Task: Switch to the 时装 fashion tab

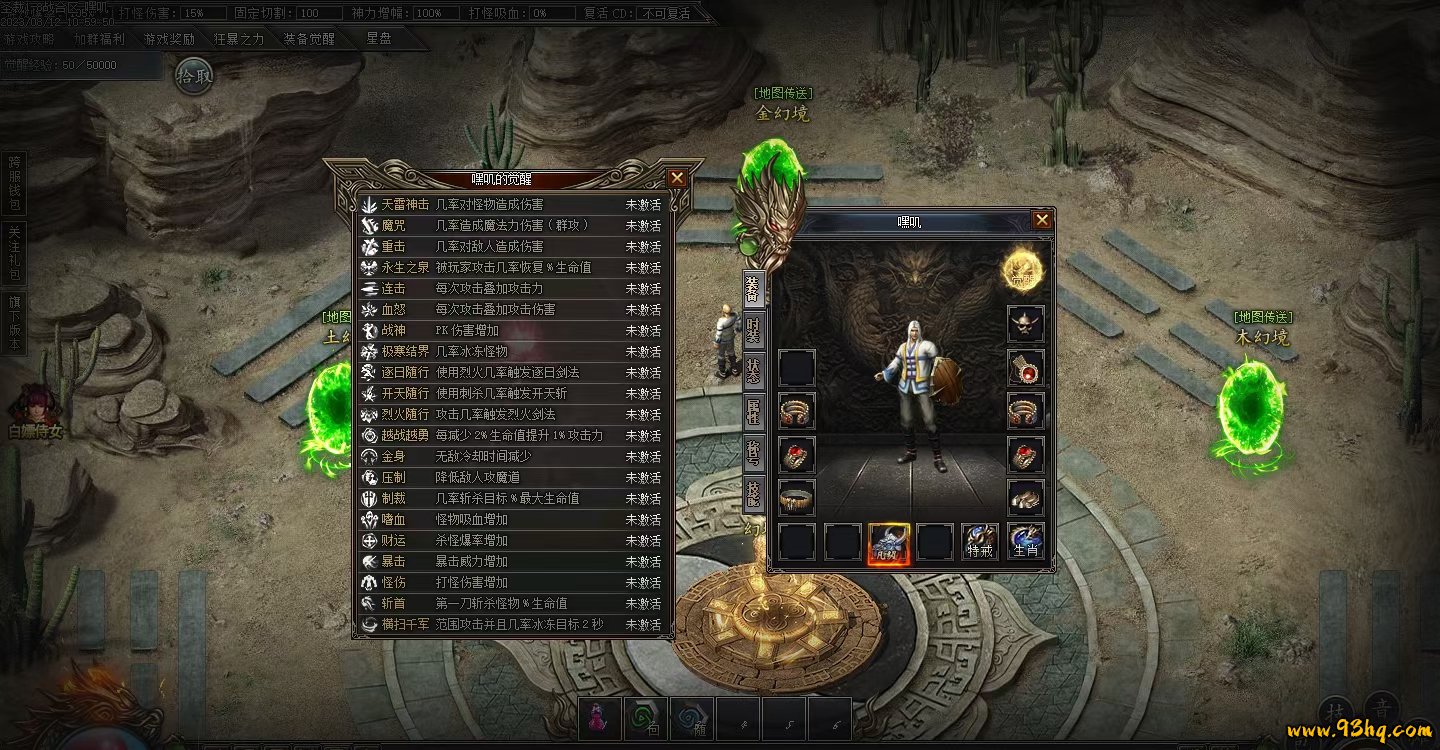Action: pos(753,329)
